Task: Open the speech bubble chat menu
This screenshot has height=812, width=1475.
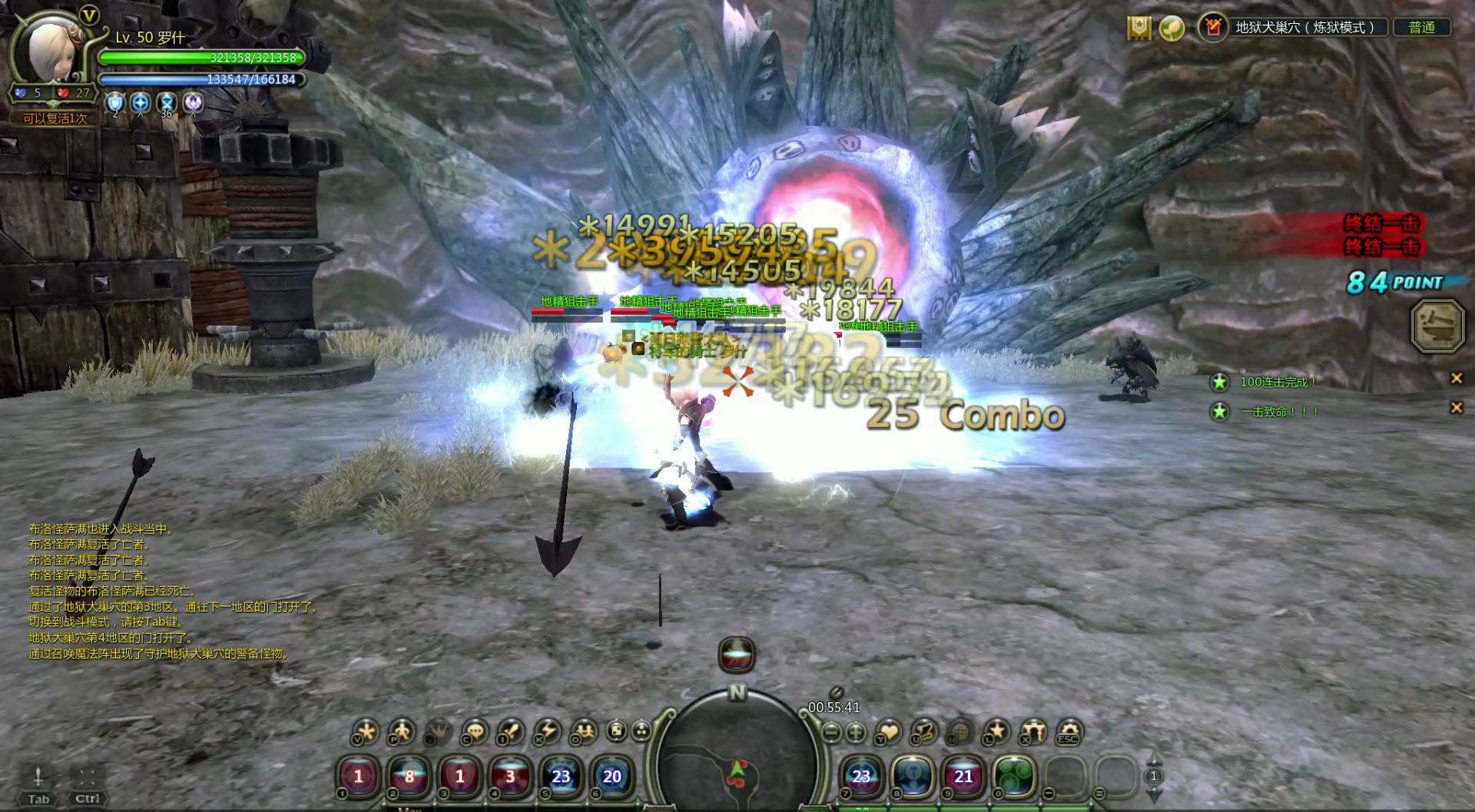Action: (x=476, y=731)
